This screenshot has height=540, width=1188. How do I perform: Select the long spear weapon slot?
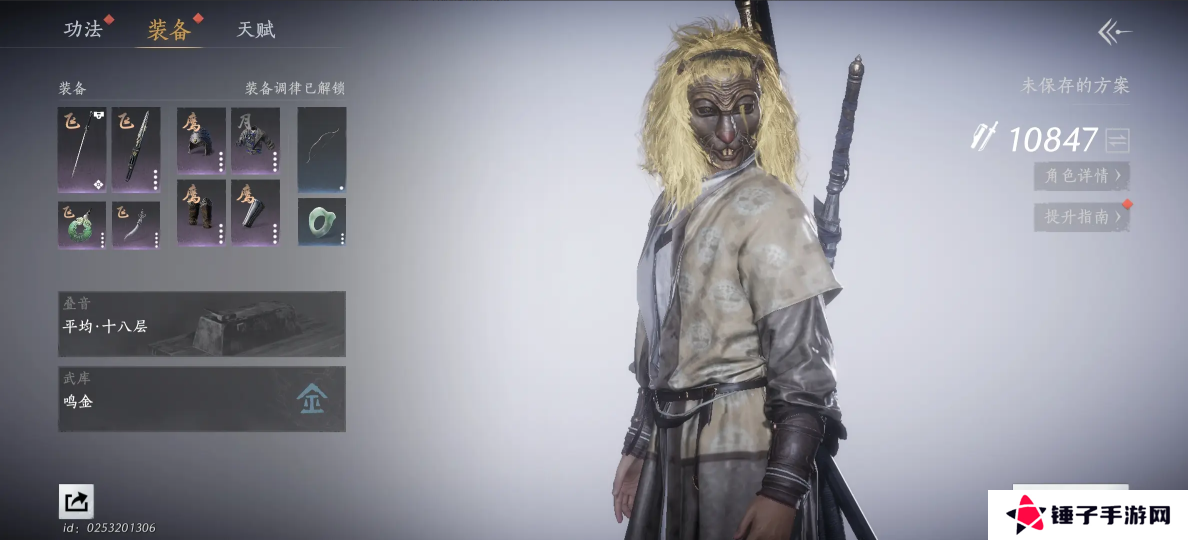click(82, 150)
